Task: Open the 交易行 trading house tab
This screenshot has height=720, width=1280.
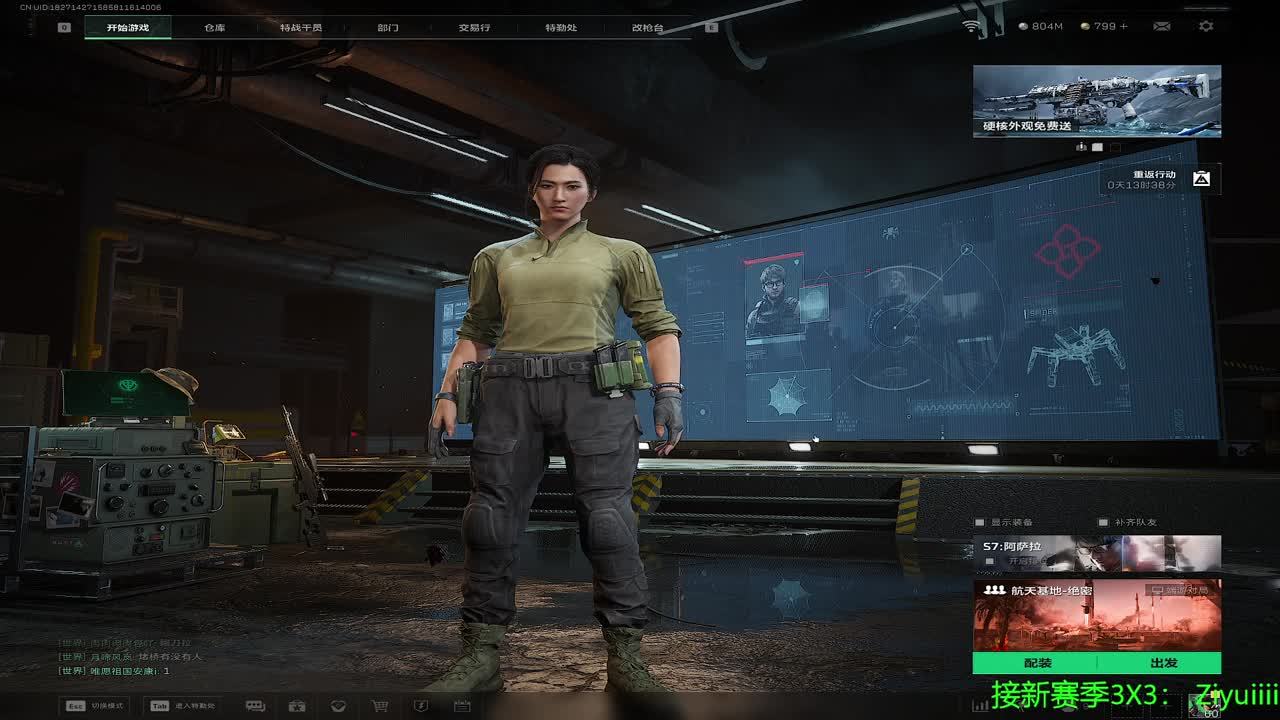Action: coord(474,27)
